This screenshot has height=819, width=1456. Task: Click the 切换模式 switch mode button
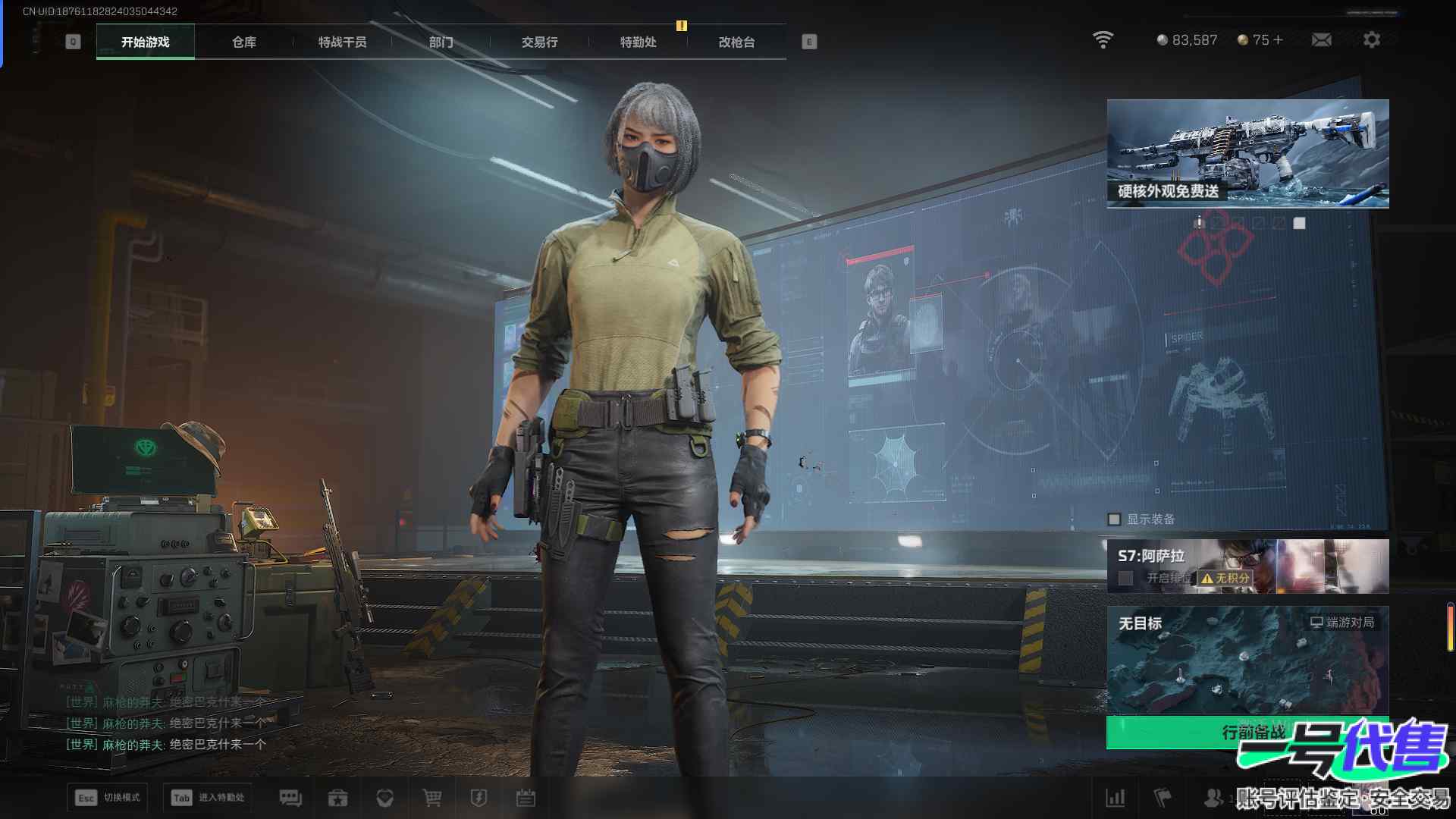107,798
